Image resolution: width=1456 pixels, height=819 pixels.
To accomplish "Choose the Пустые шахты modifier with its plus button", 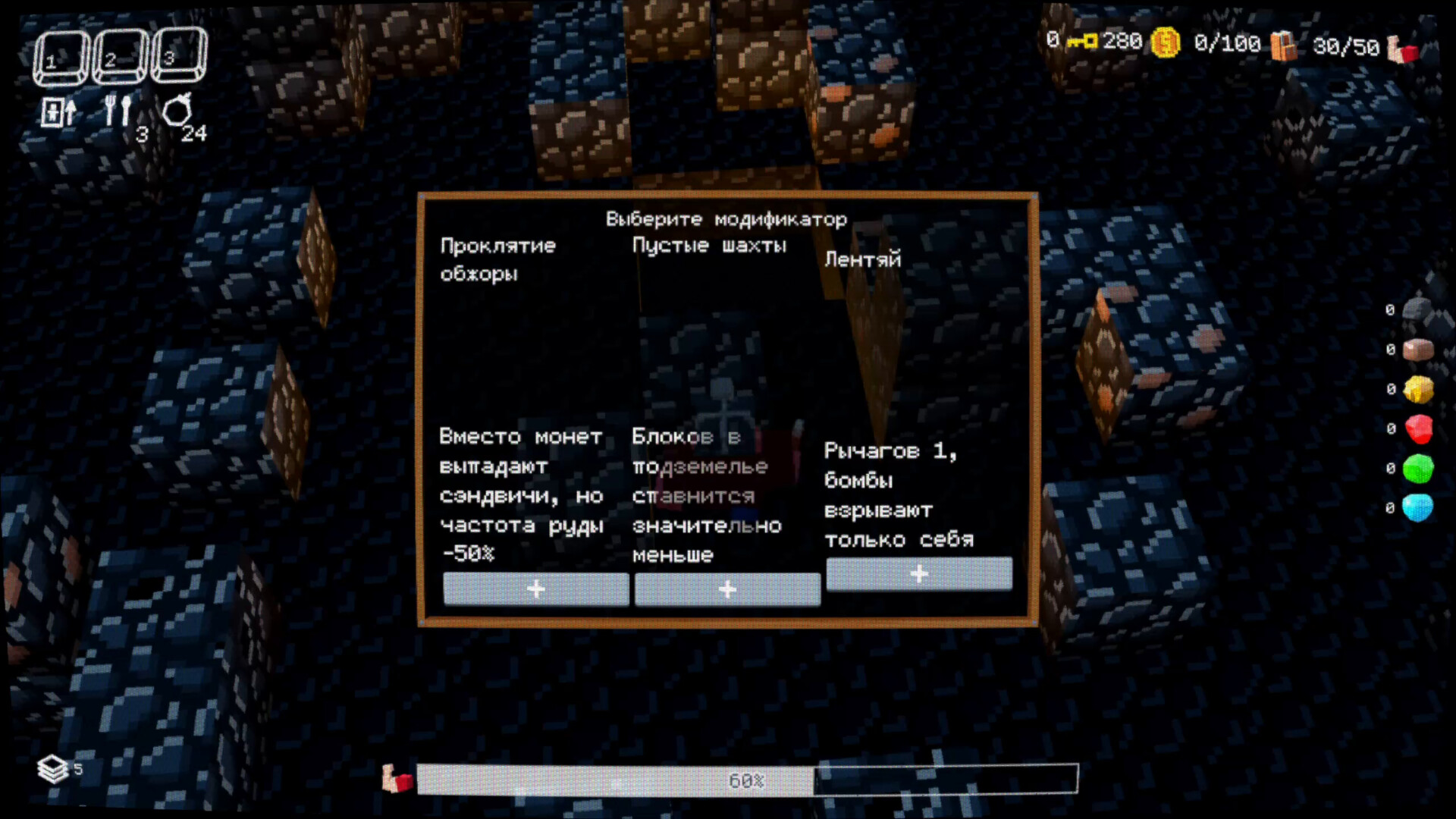I will pos(726,589).
